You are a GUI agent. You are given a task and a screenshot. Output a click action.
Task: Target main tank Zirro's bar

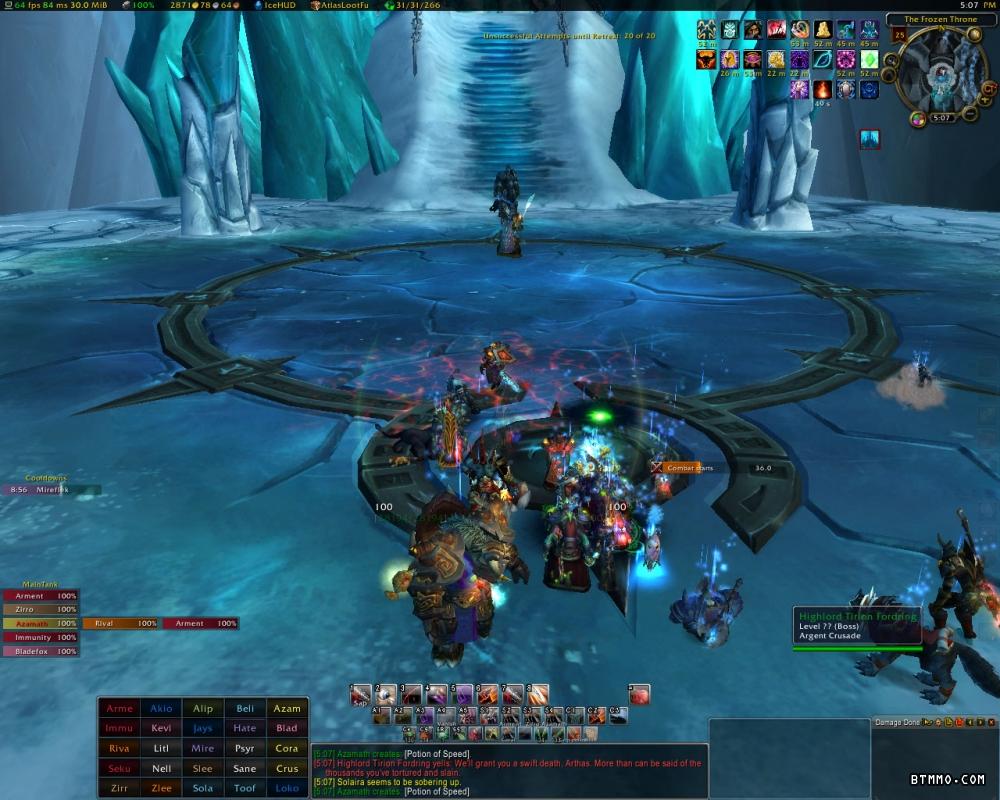pos(40,609)
